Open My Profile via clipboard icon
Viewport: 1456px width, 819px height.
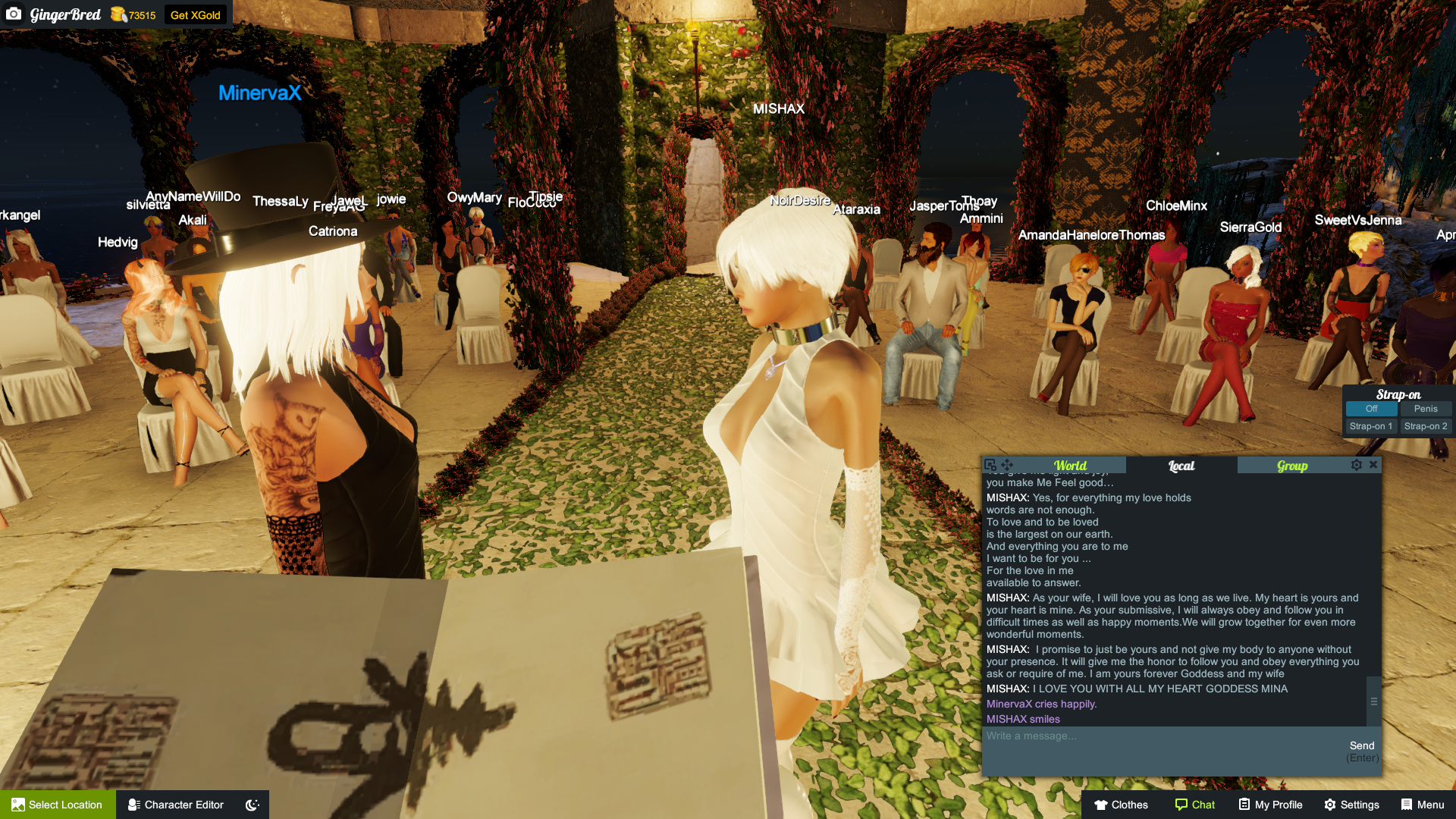click(1270, 805)
